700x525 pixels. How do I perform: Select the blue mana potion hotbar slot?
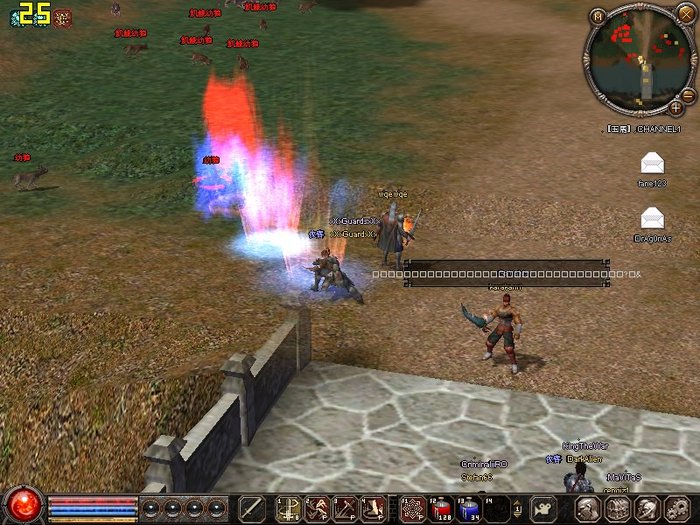[x=469, y=509]
